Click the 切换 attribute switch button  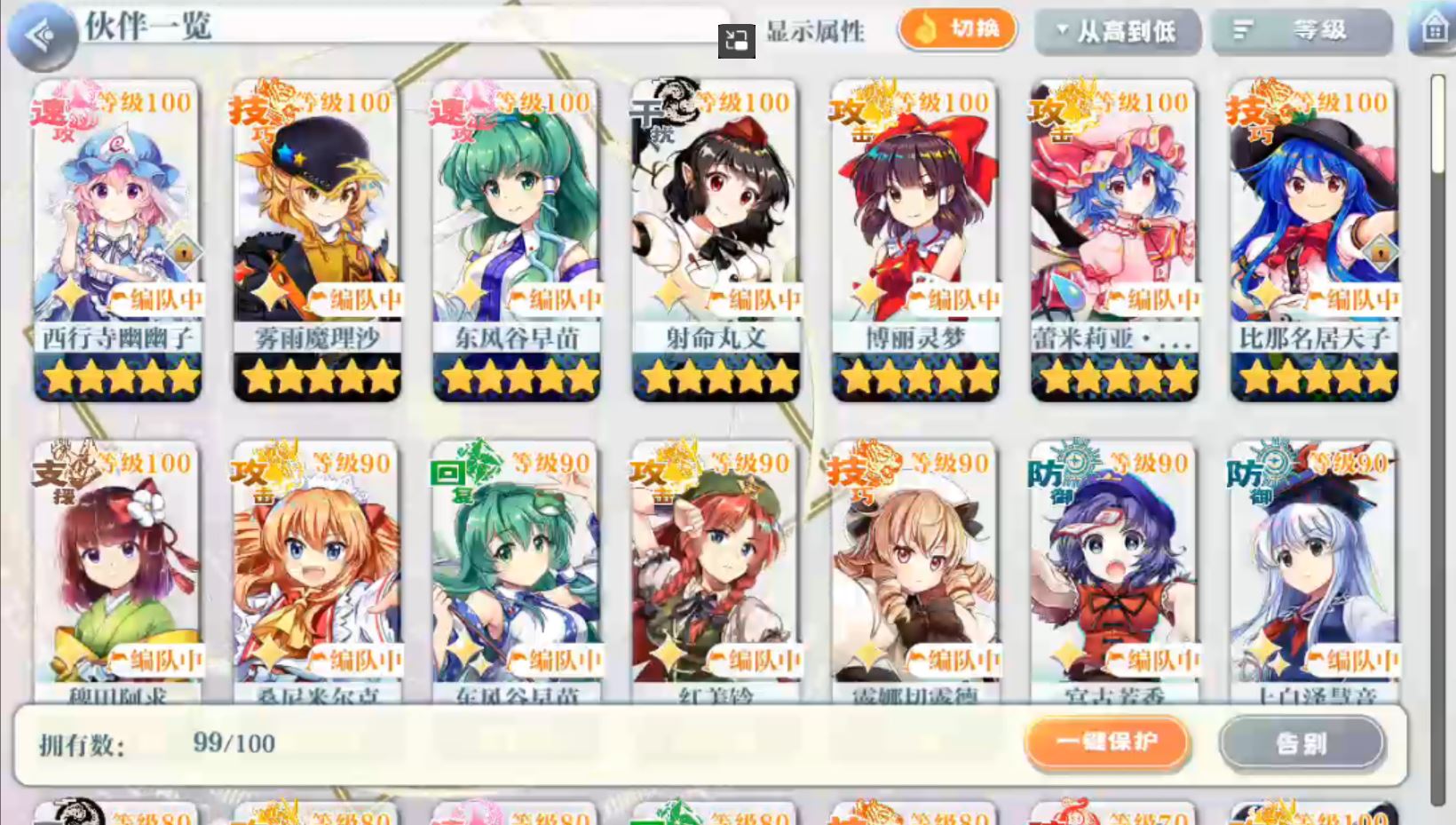tap(957, 29)
